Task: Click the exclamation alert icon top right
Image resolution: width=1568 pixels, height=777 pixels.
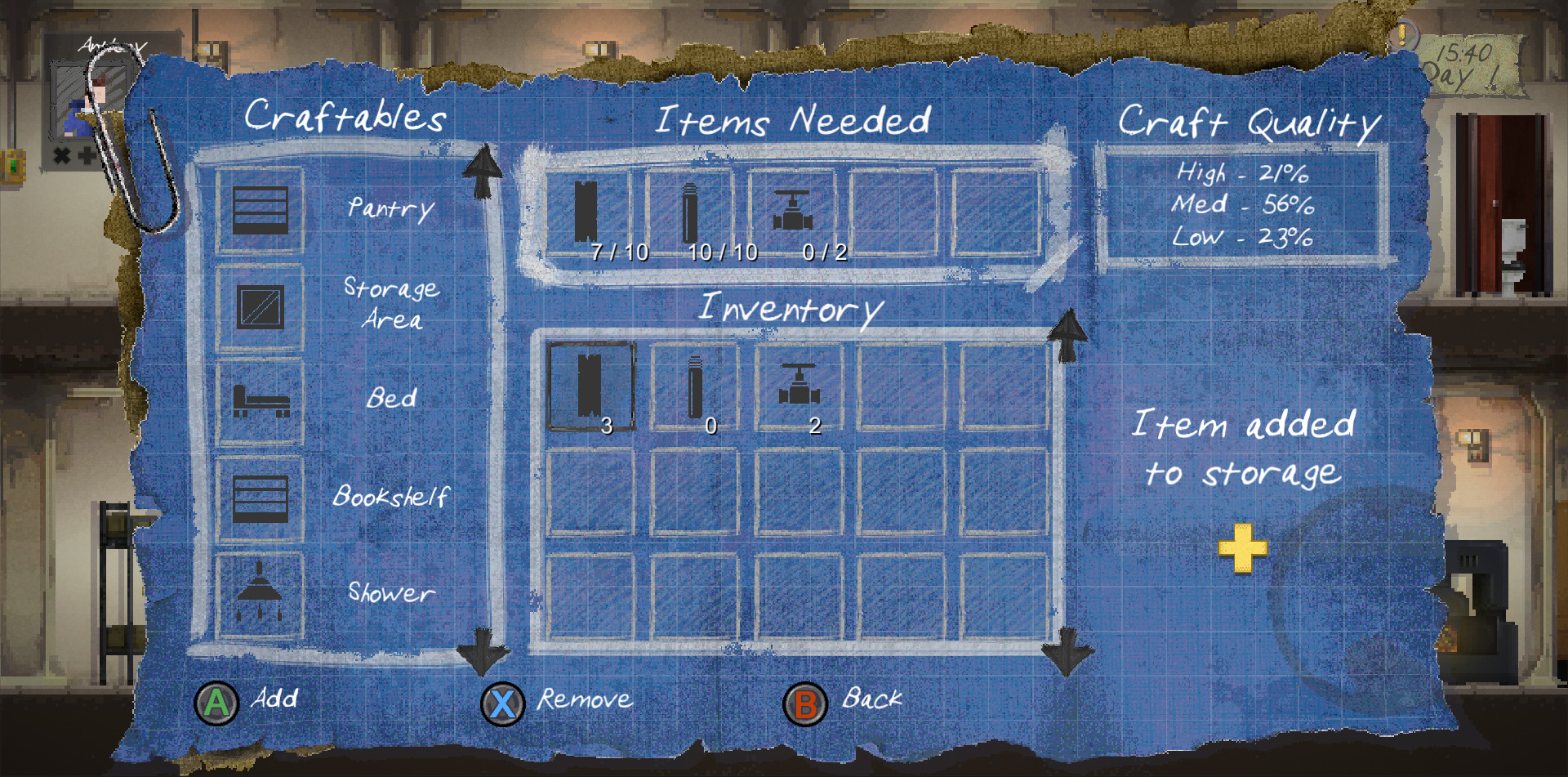Action: 1402,36
